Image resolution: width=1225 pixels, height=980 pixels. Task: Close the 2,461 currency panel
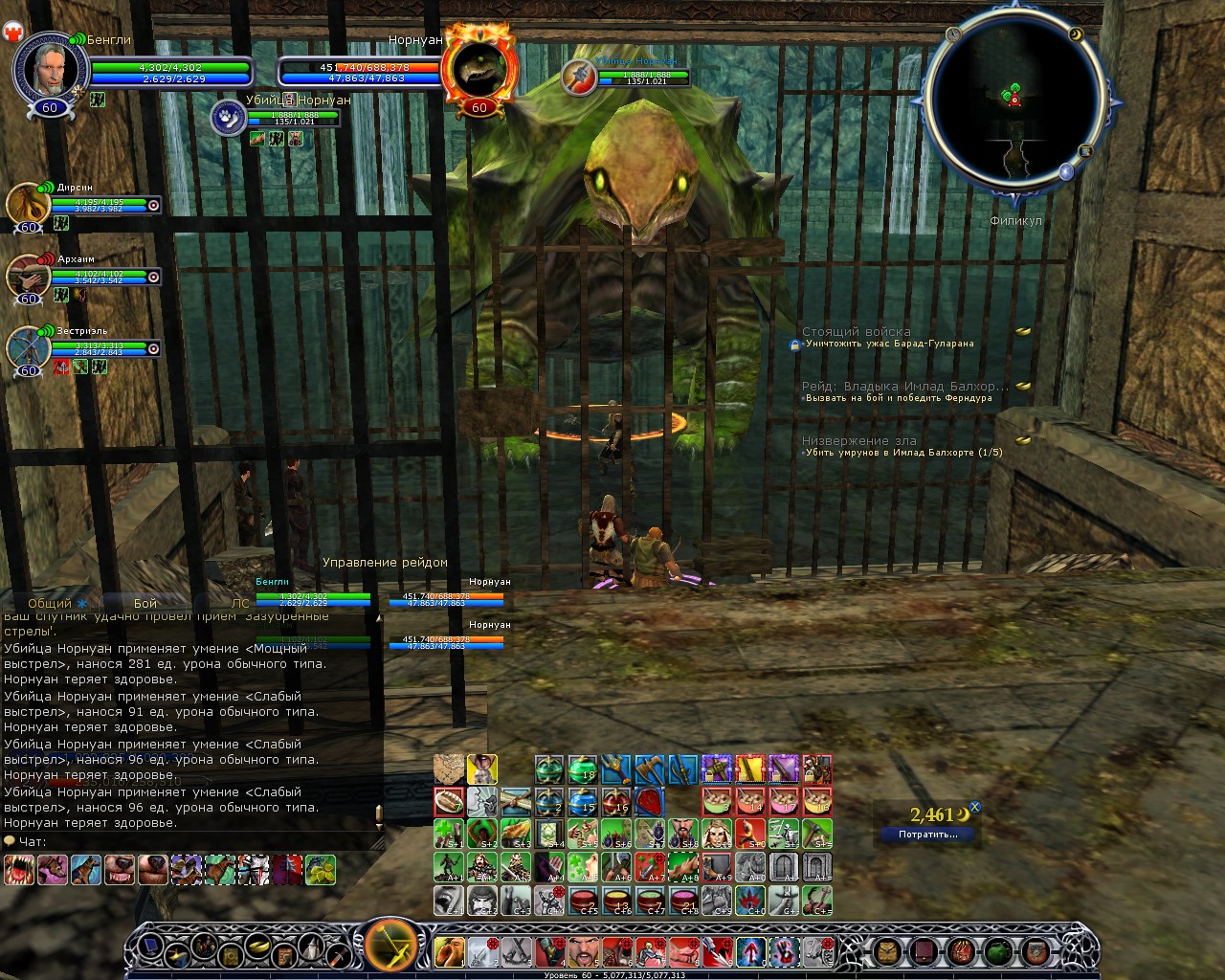coord(975,807)
